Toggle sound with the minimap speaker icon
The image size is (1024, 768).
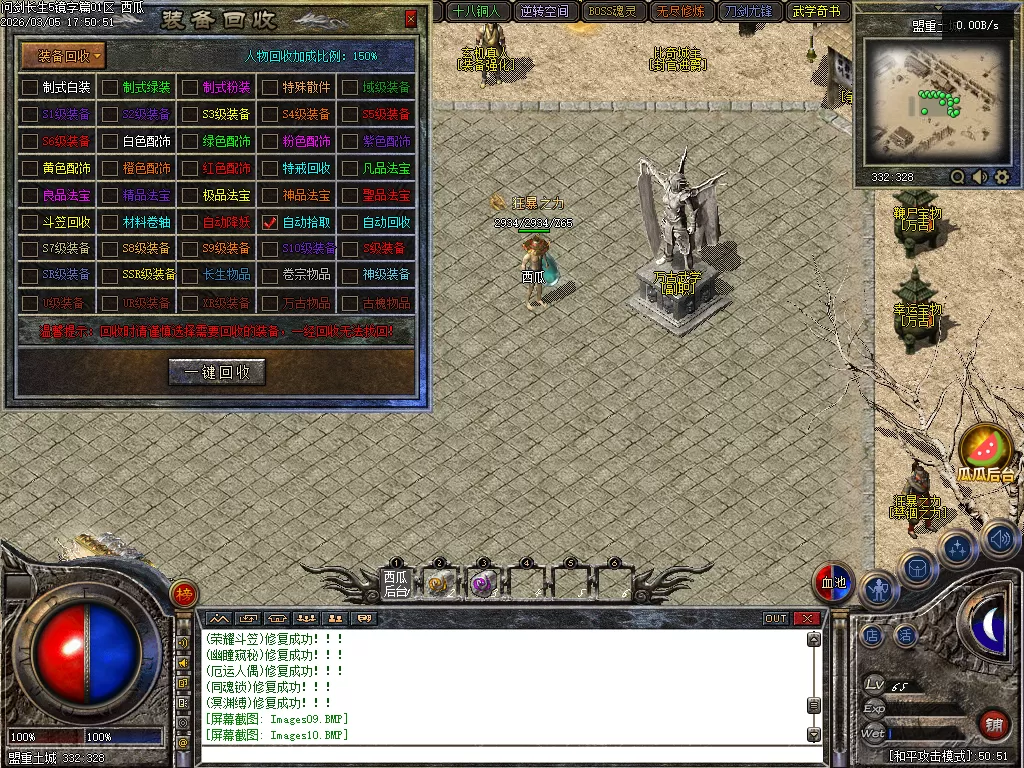(980, 177)
